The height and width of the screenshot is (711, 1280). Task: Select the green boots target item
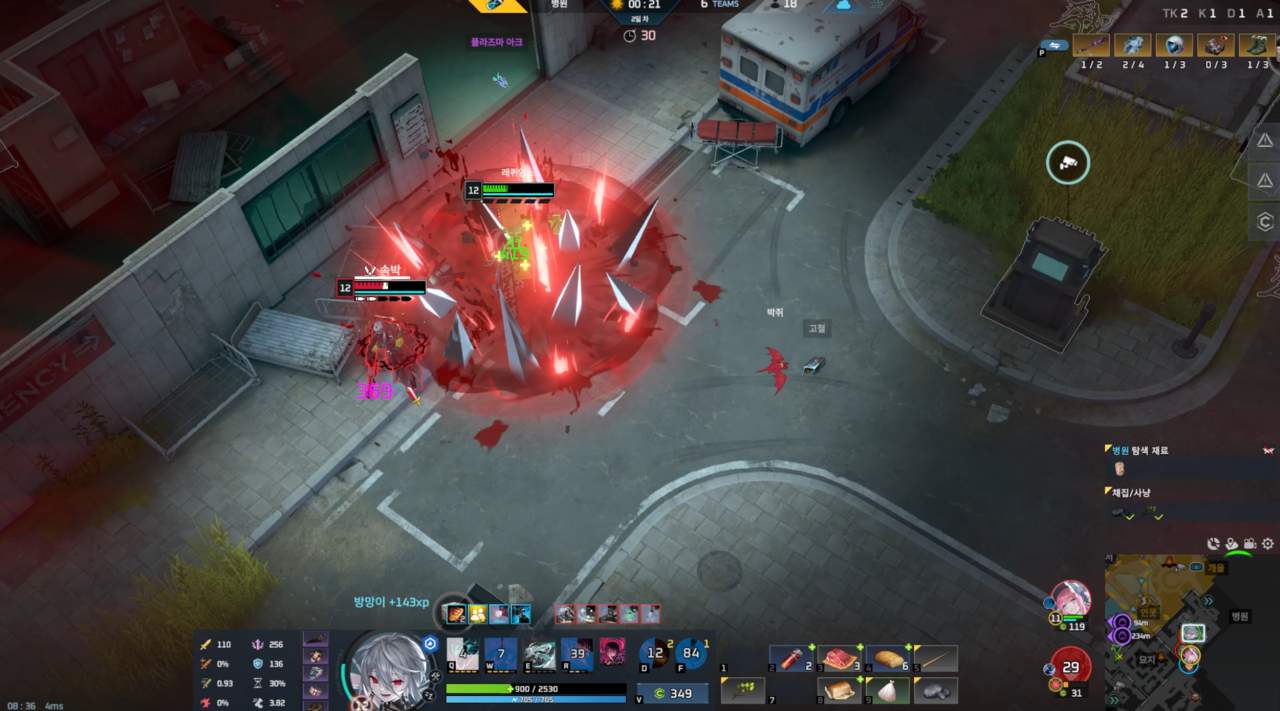click(x=1258, y=45)
